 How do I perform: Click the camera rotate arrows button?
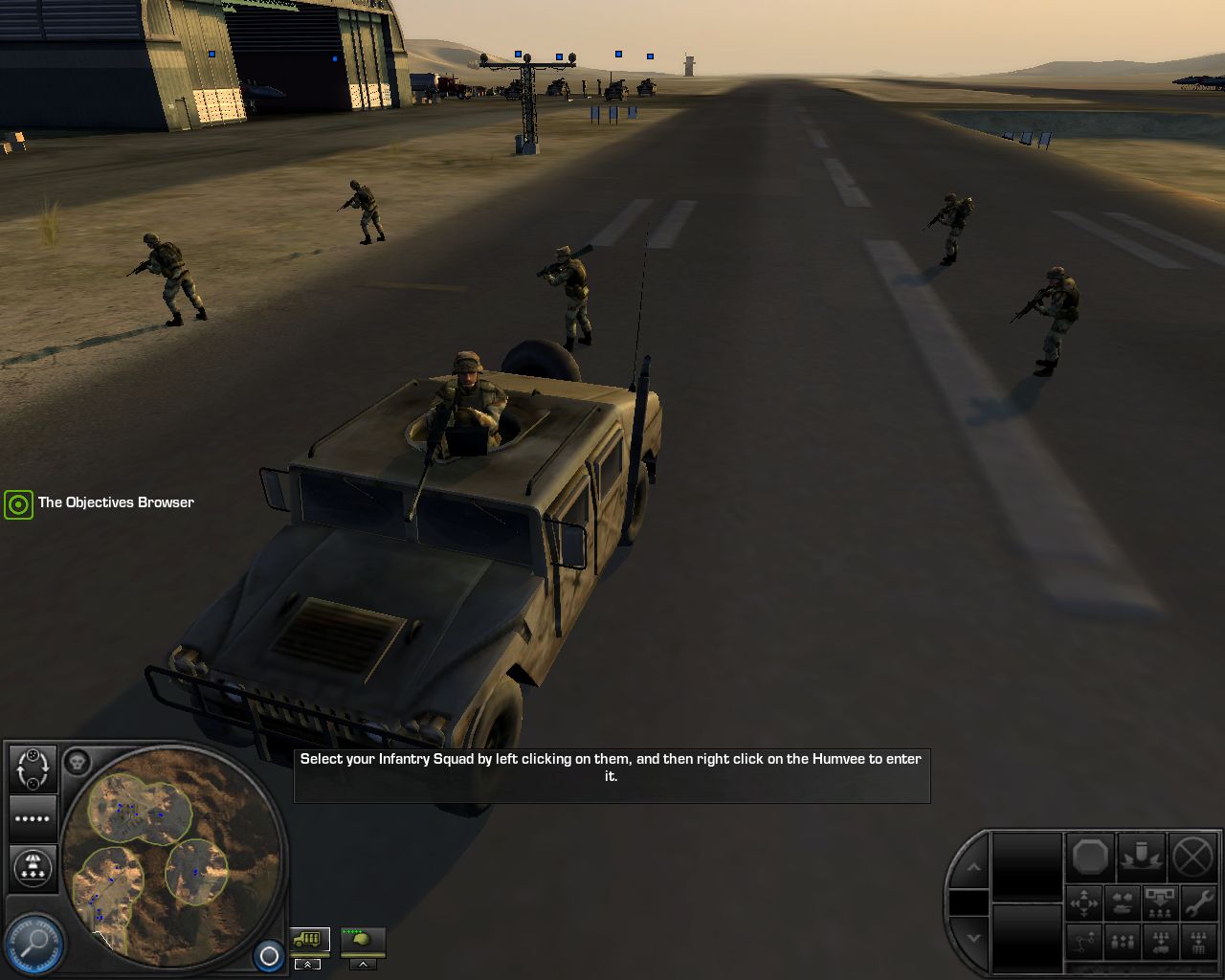[x=33, y=768]
